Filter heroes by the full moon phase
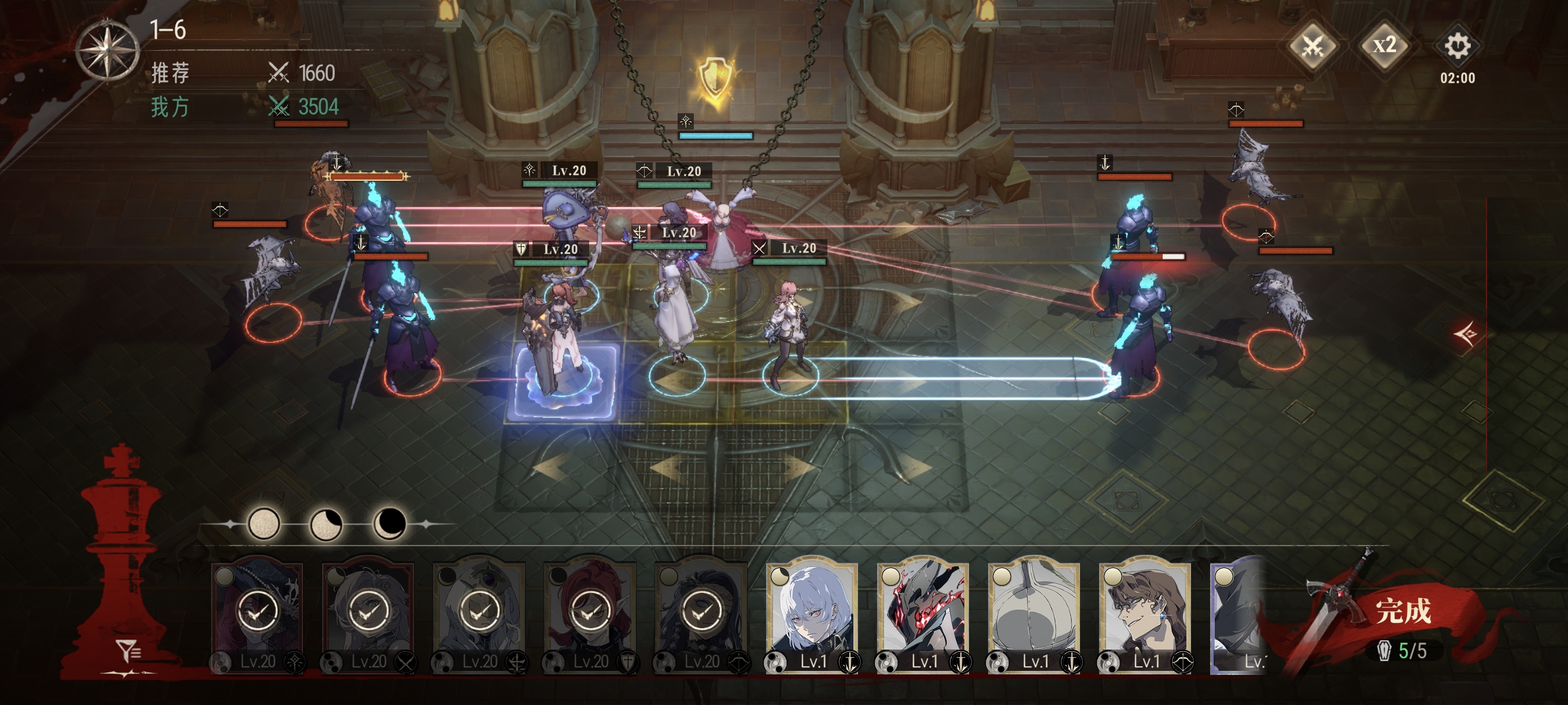 coord(264,524)
